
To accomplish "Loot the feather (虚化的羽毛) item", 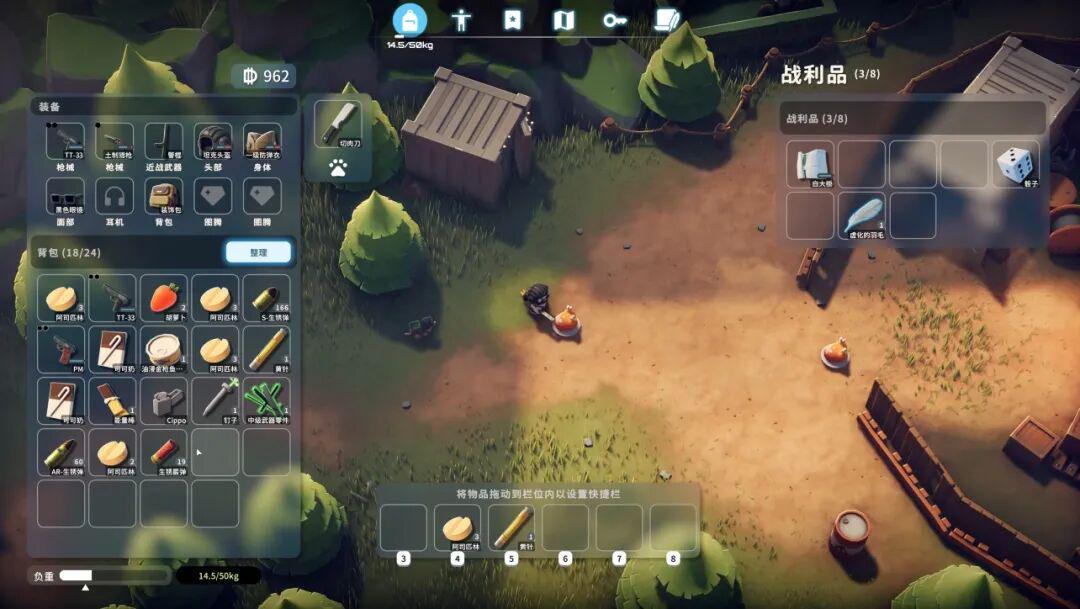I will 862,216.
